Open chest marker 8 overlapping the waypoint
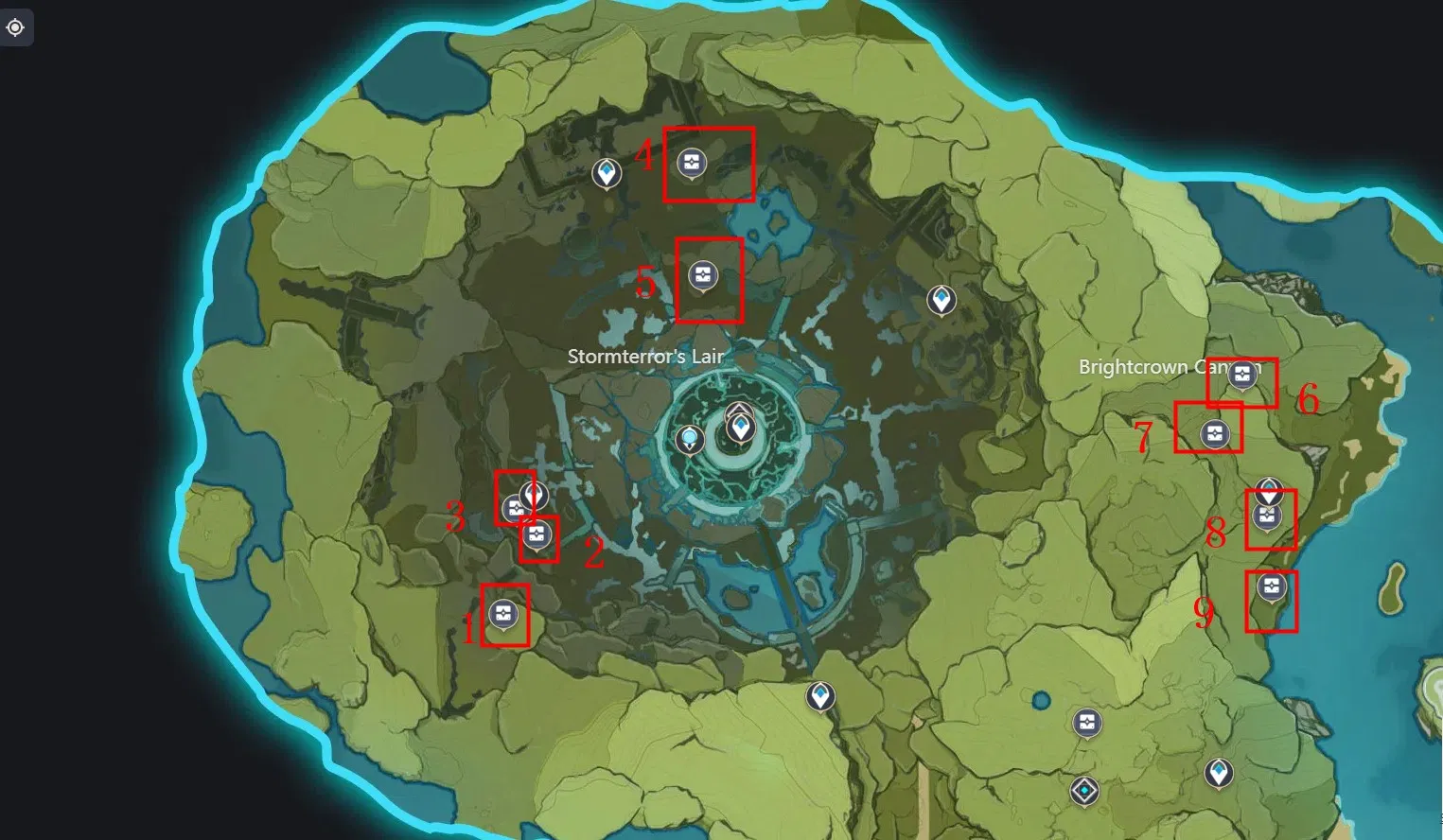 point(1268,516)
